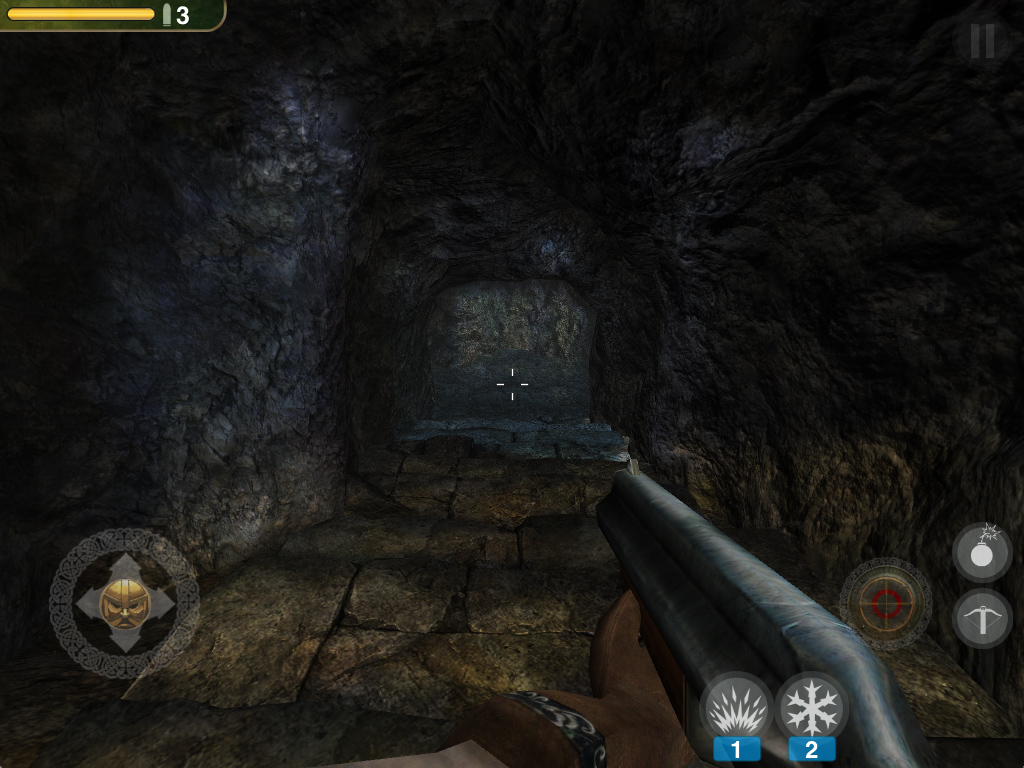Use the snowflake freeze ability
This screenshot has width=1024, height=768.
click(811, 708)
